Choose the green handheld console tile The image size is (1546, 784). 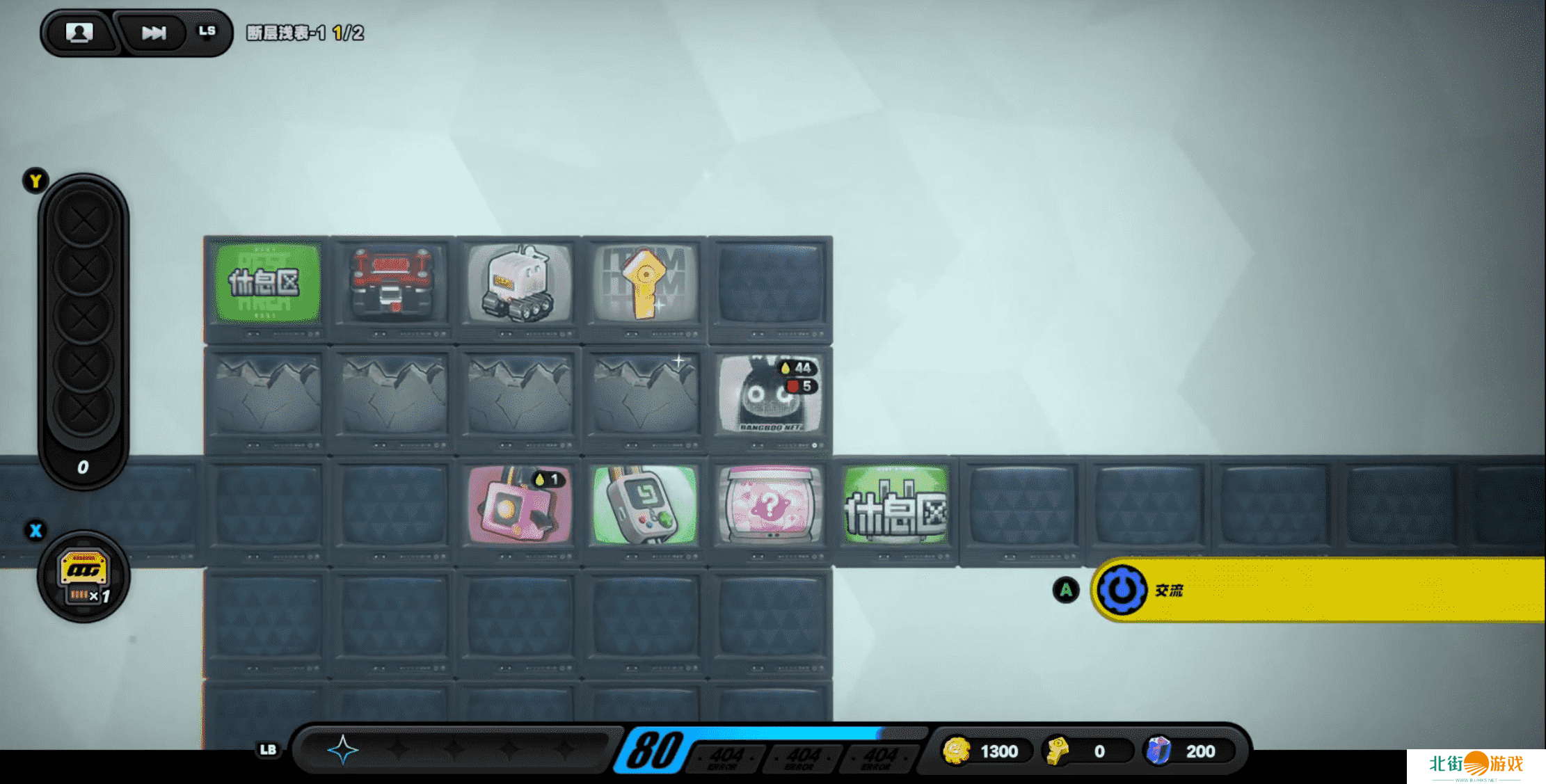click(x=644, y=506)
